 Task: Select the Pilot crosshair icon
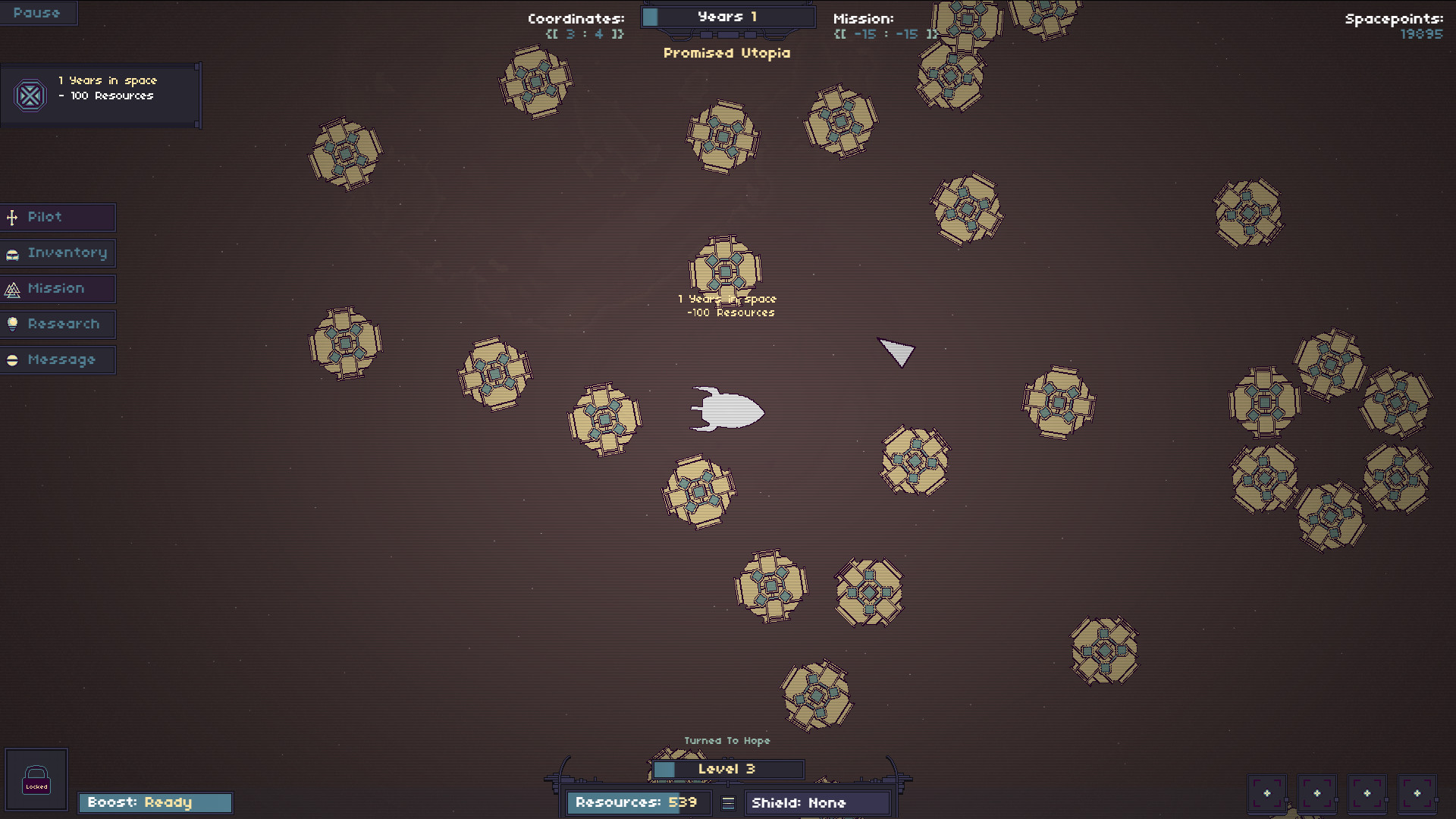(11, 218)
